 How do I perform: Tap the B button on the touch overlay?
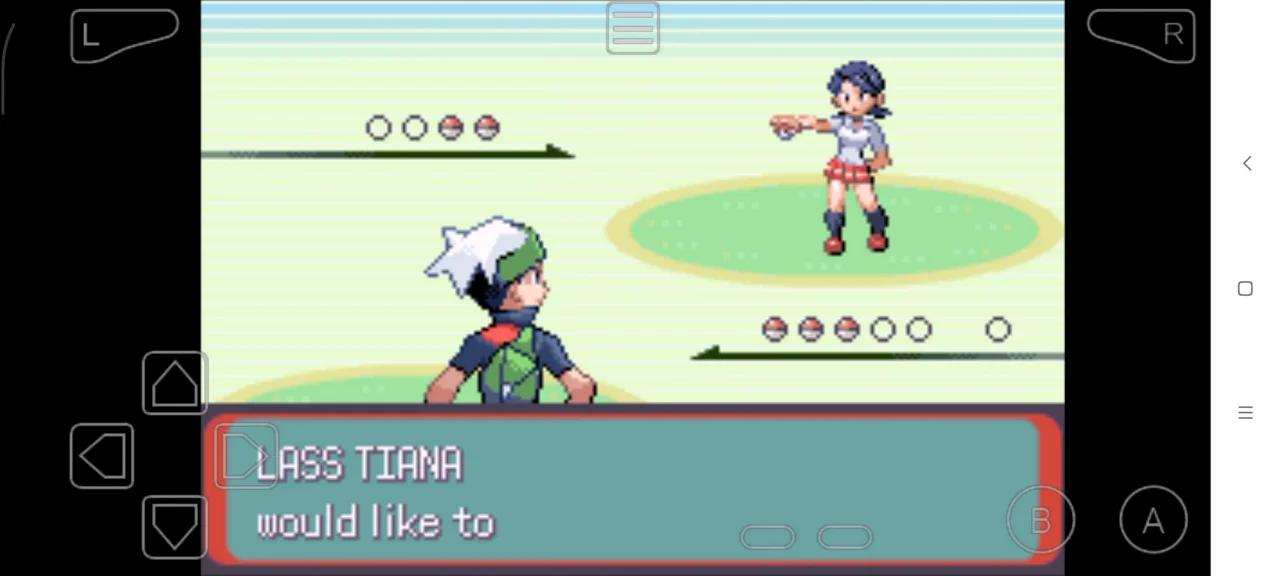[x=1040, y=520]
